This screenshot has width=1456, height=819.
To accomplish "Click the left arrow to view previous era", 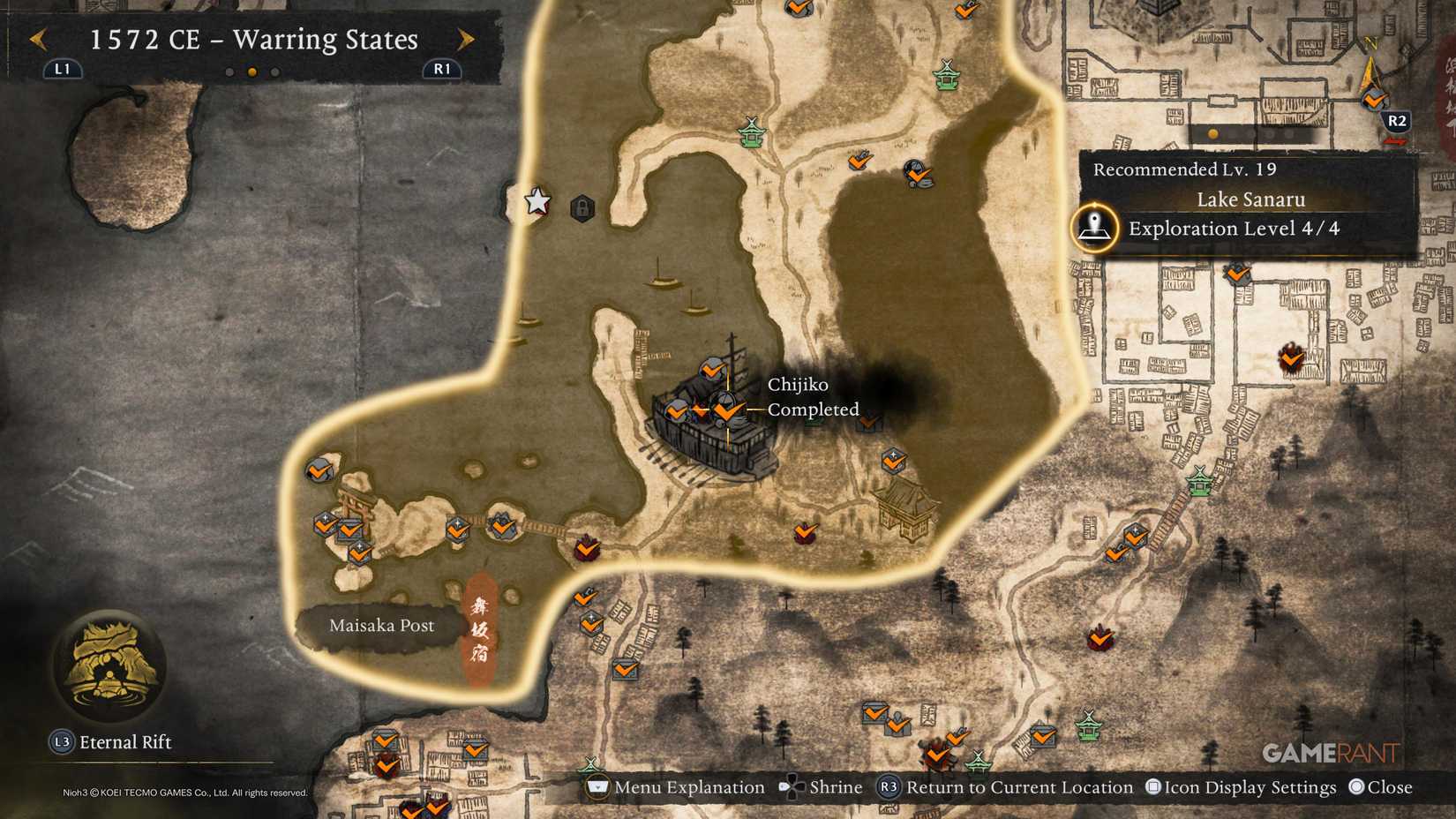I will coord(37,40).
